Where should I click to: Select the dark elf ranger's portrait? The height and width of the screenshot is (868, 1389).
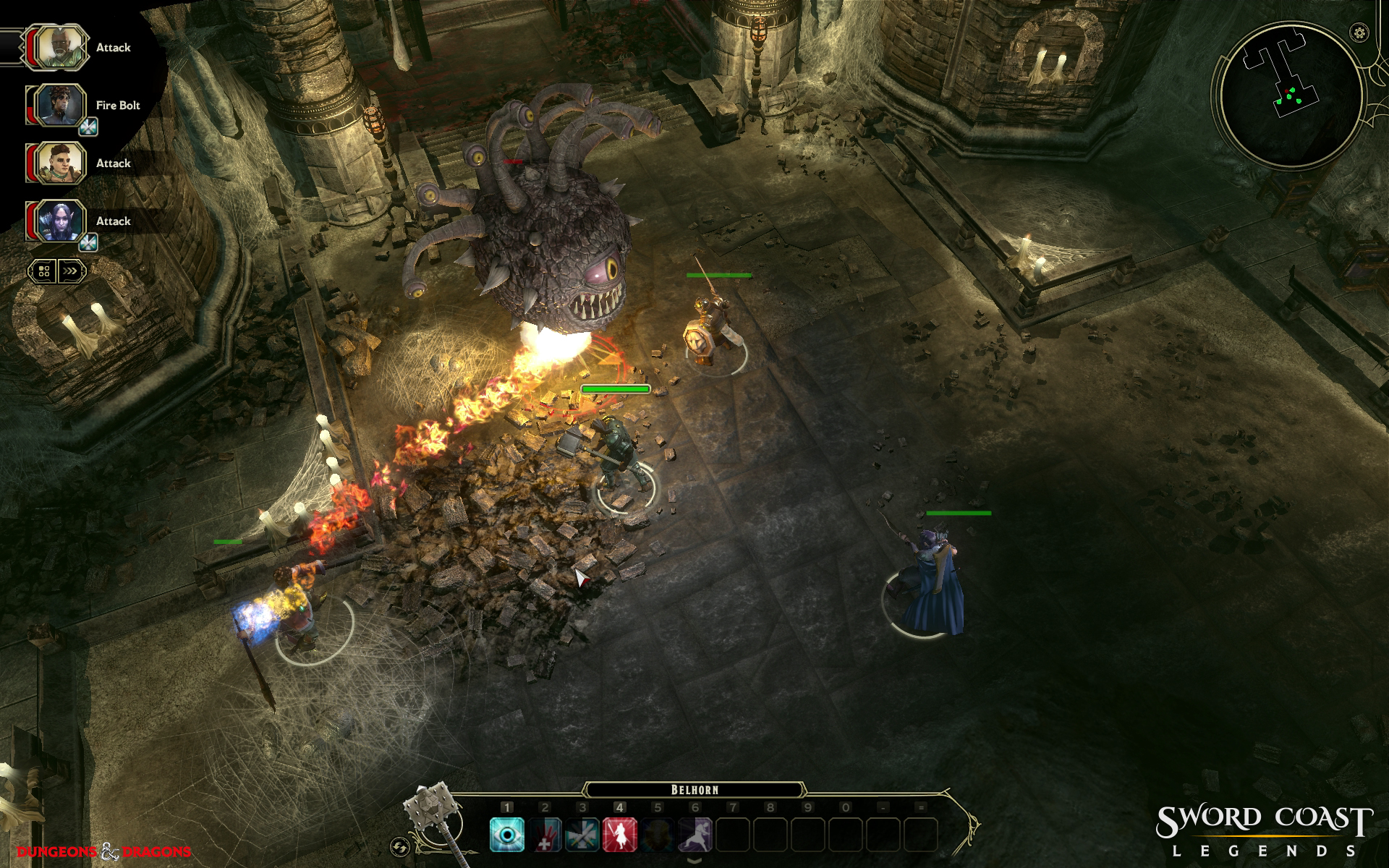point(59,221)
